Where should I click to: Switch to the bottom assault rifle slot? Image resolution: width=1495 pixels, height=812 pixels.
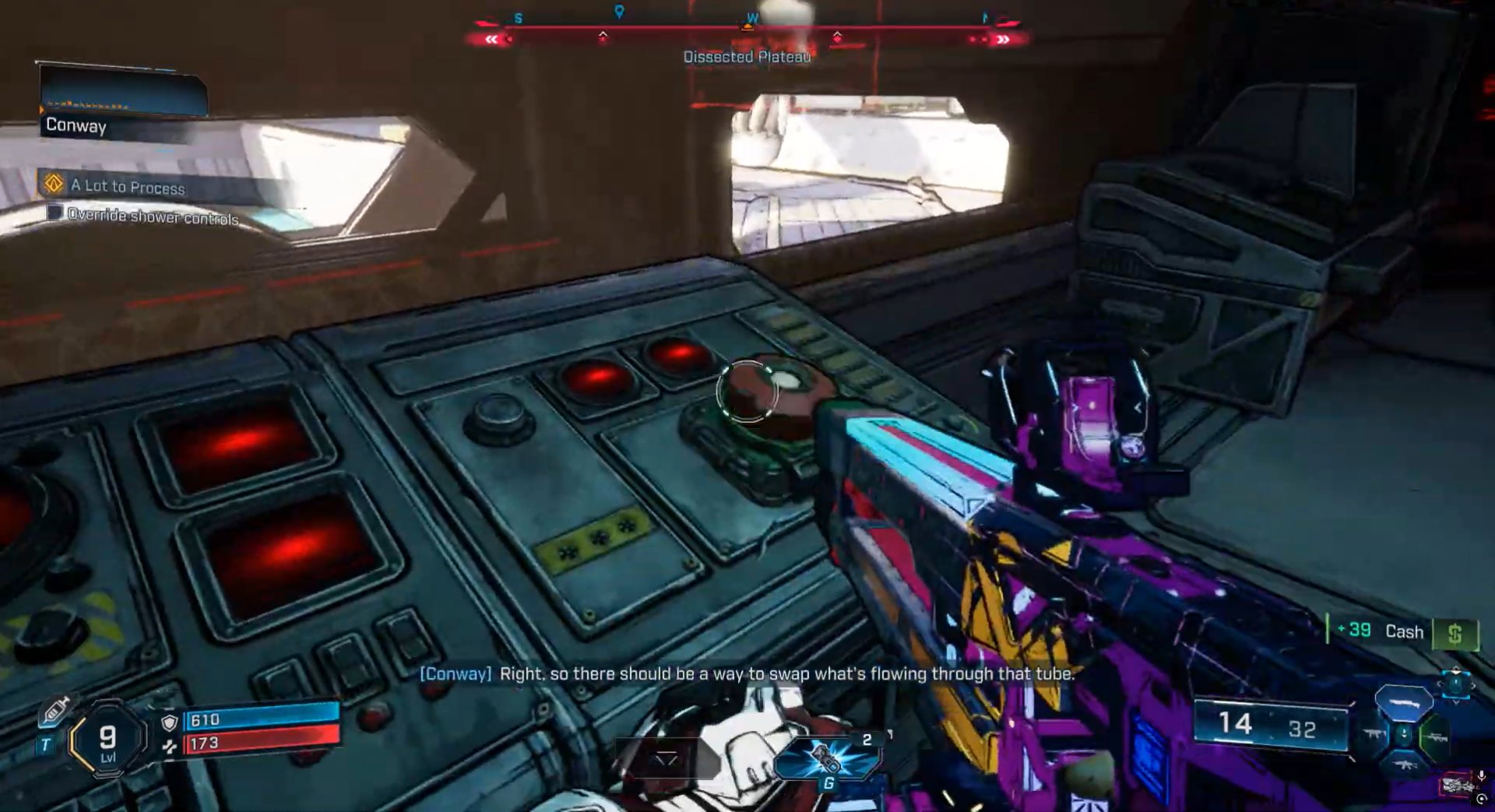(x=1404, y=765)
